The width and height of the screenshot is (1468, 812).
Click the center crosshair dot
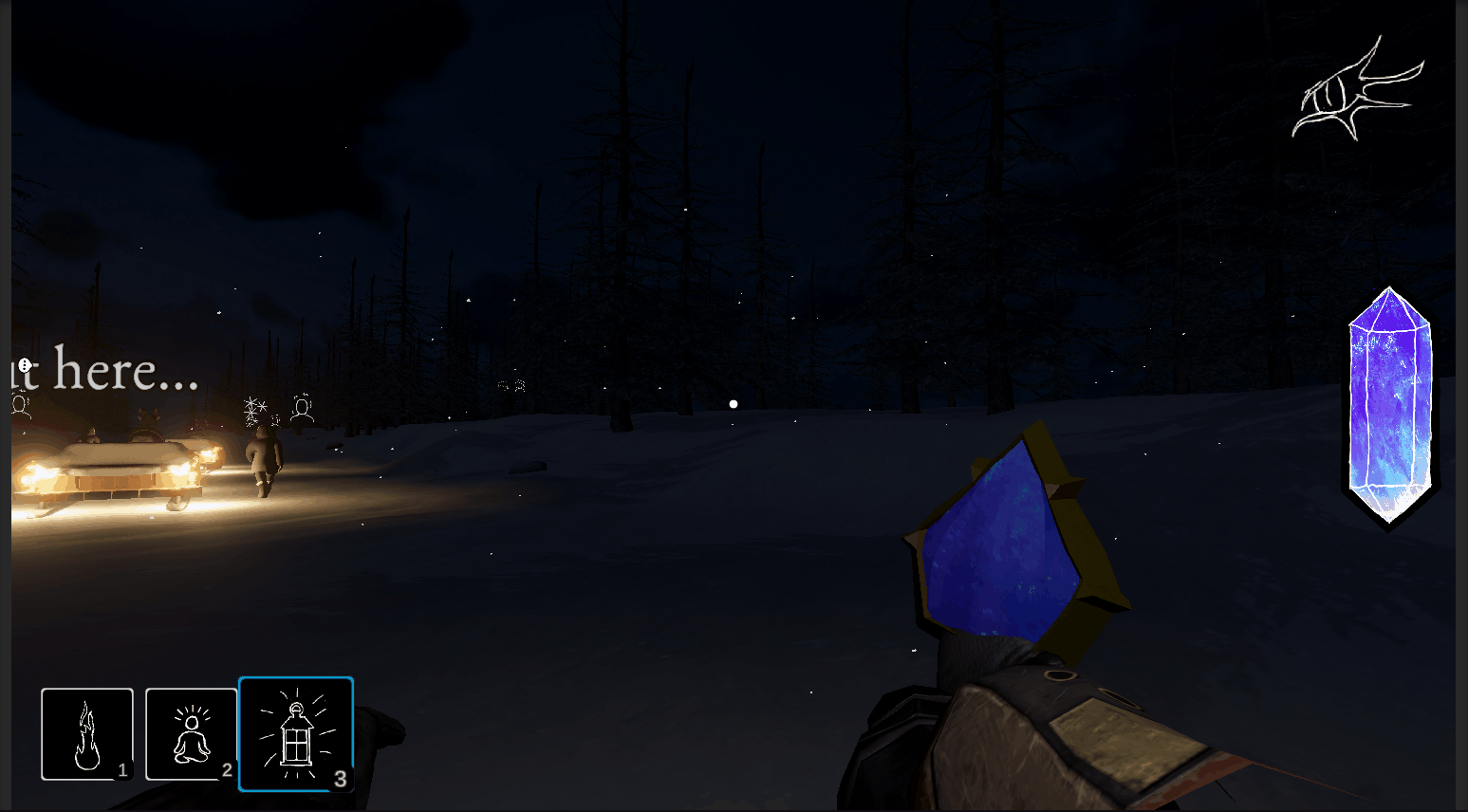coord(733,403)
